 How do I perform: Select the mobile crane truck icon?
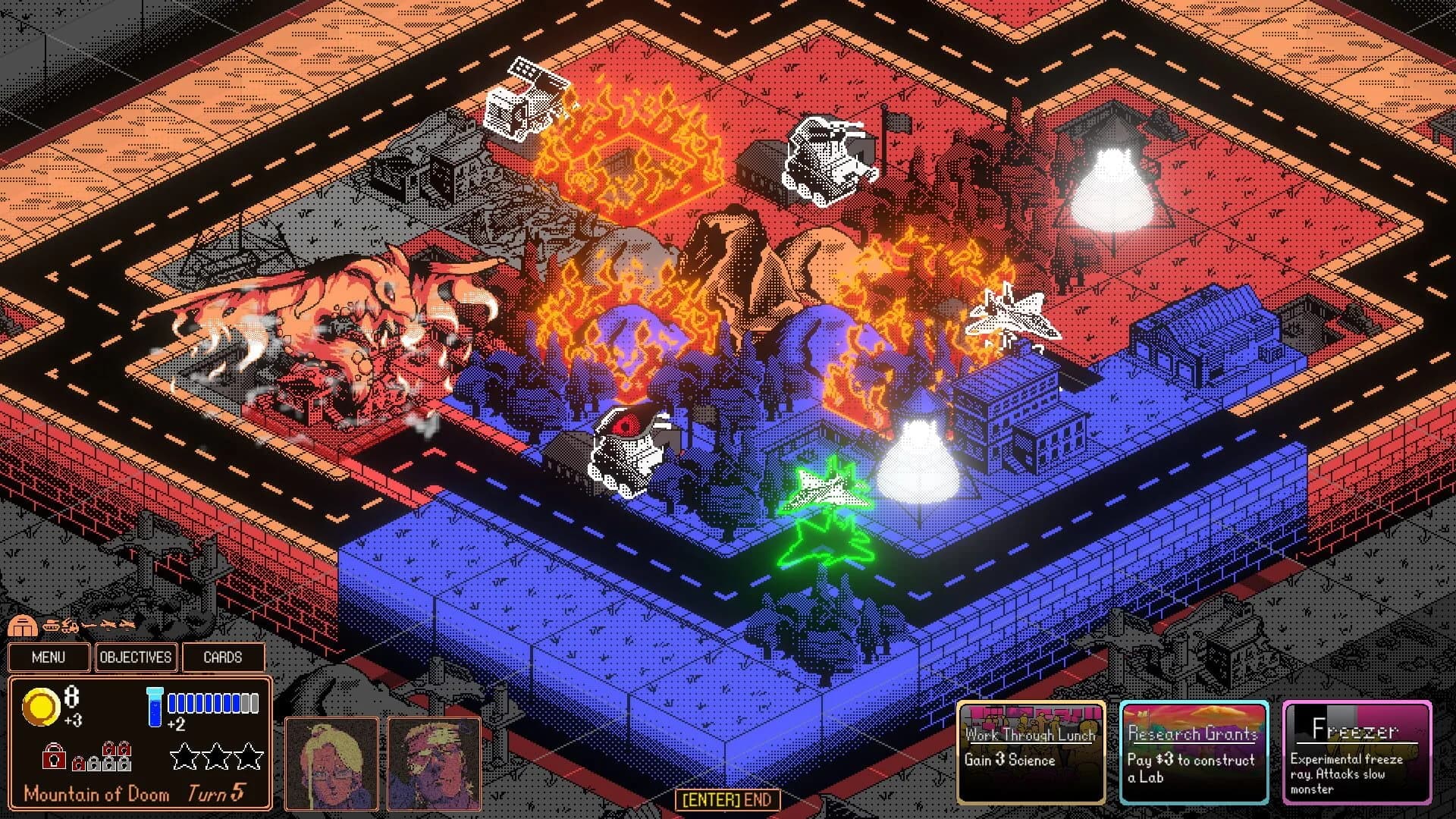click(71, 626)
